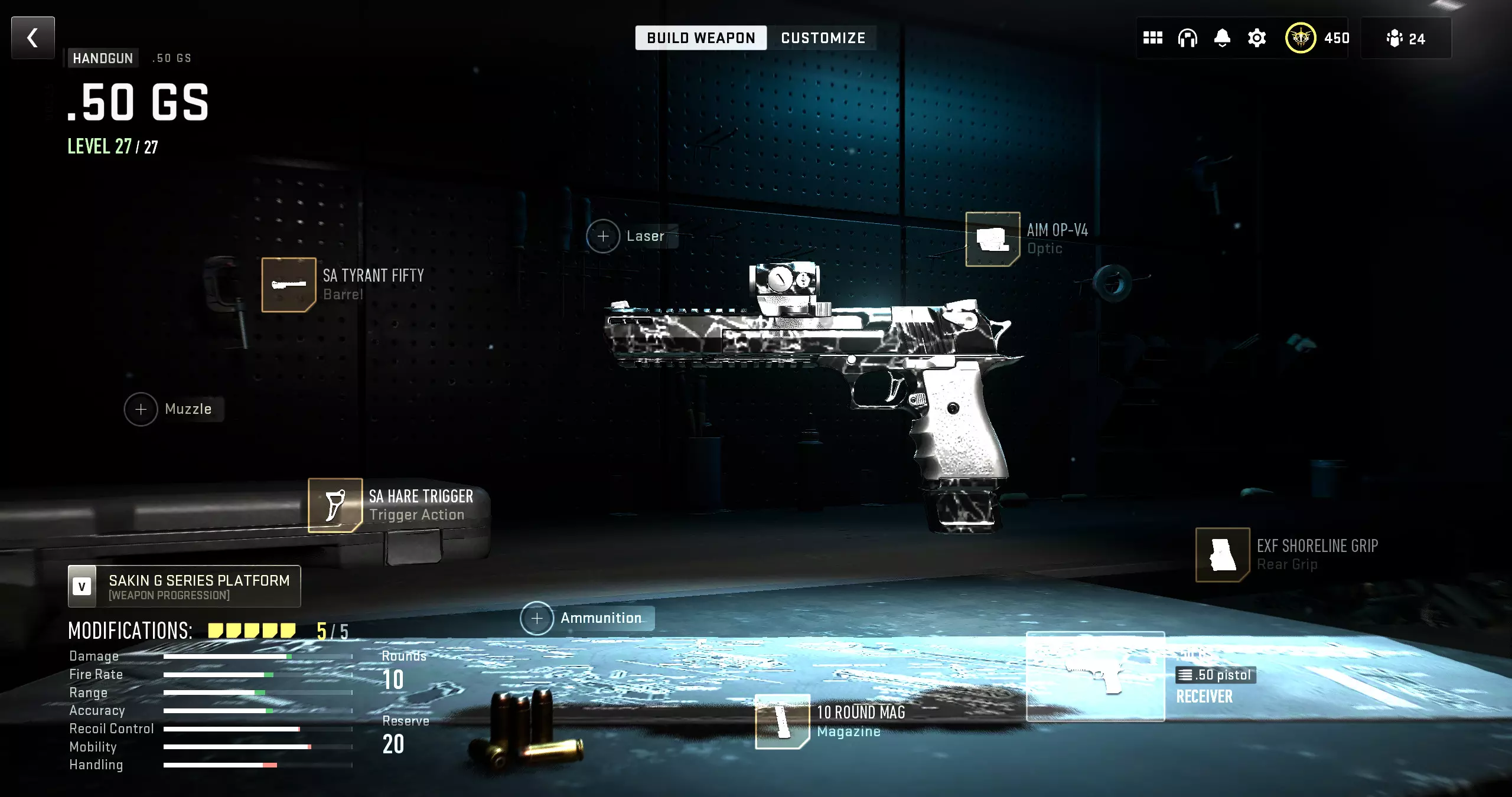Open the .50 pistol Receiver tile
1512x797 pixels.
coord(1096,677)
